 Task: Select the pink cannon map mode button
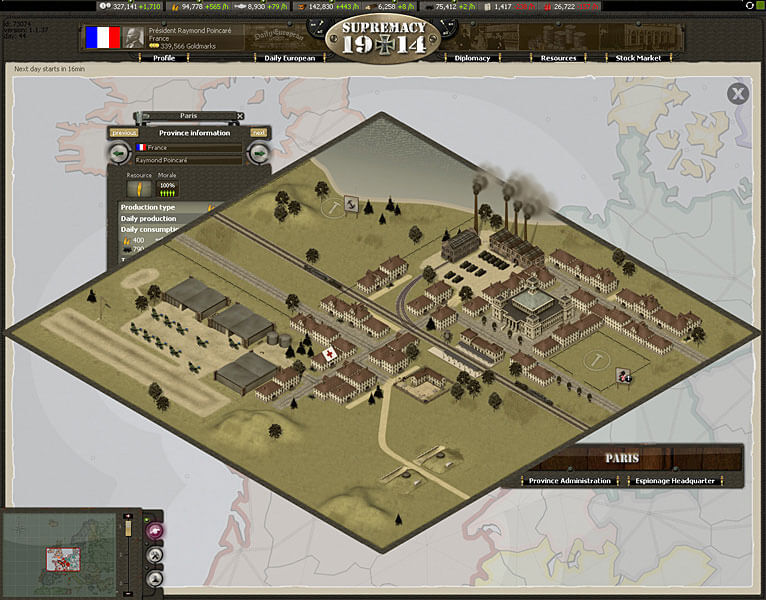(x=155, y=531)
